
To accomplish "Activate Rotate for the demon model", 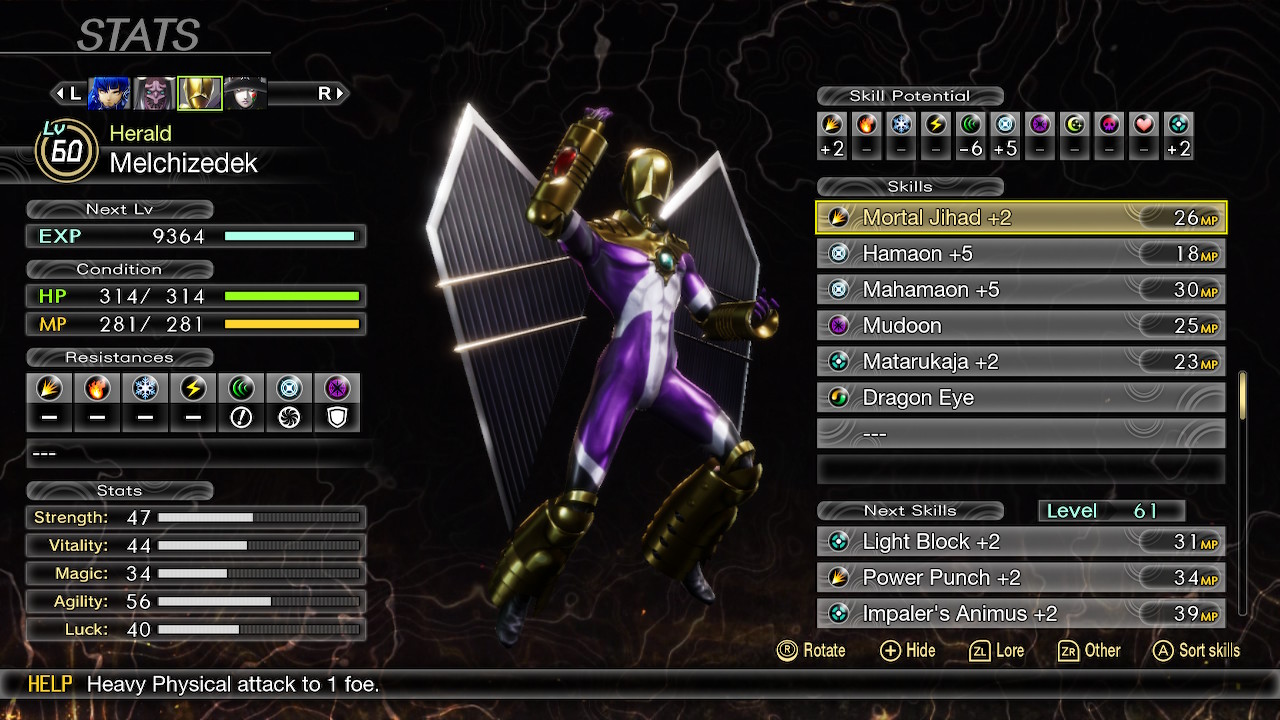I will pyautogui.click(x=812, y=650).
